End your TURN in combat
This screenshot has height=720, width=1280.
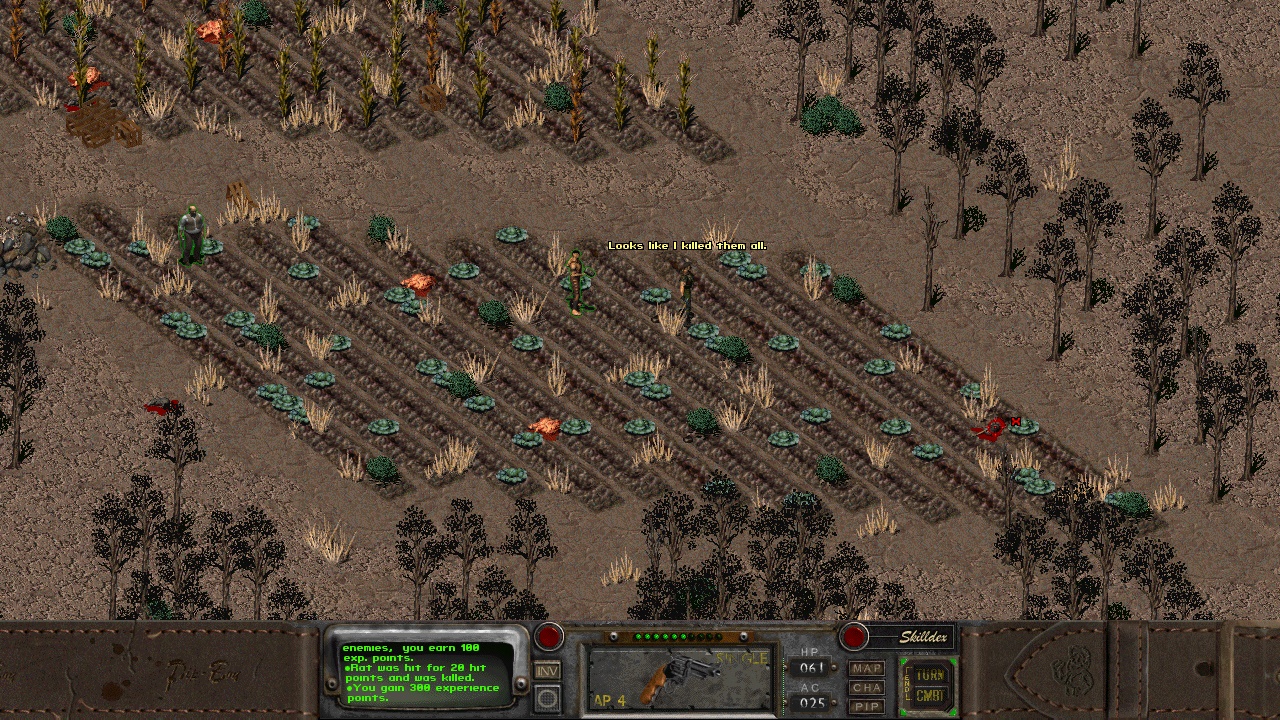tap(929, 675)
